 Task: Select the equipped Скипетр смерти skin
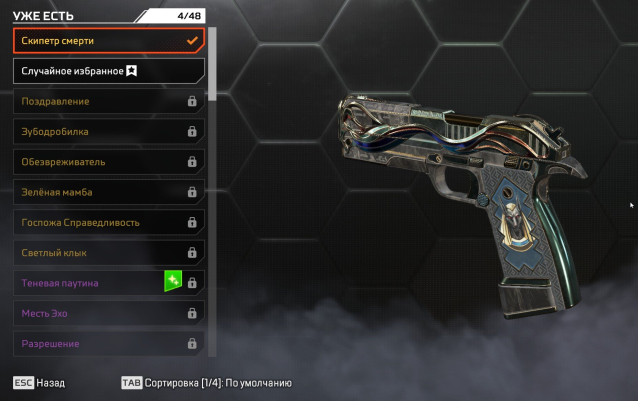tap(108, 40)
